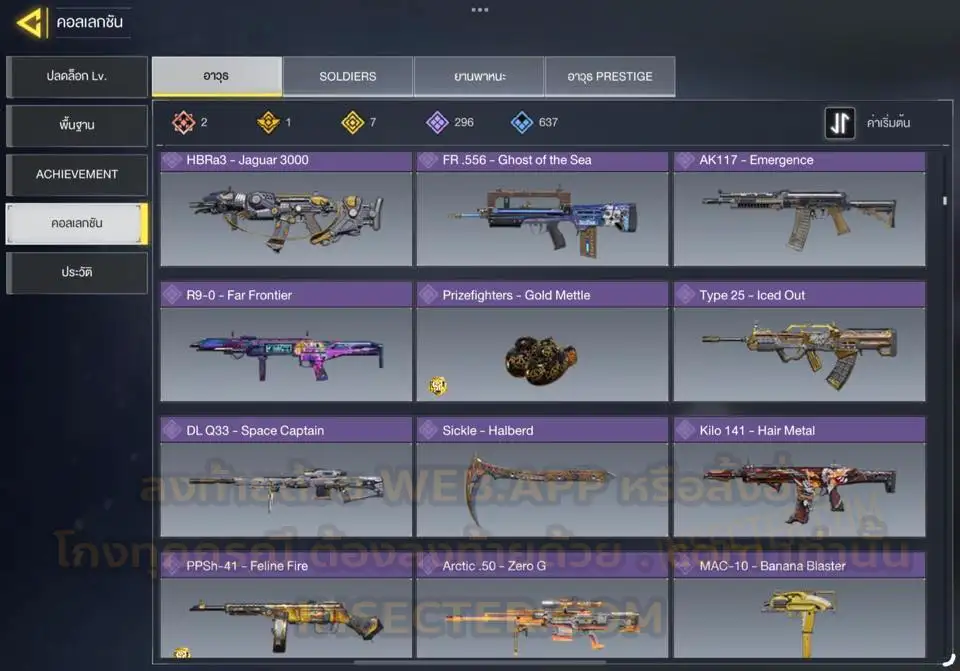Select the HBRa3 - Jaguar 3000 weapon card
Viewport: 960px width, 671px height.
(x=286, y=208)
